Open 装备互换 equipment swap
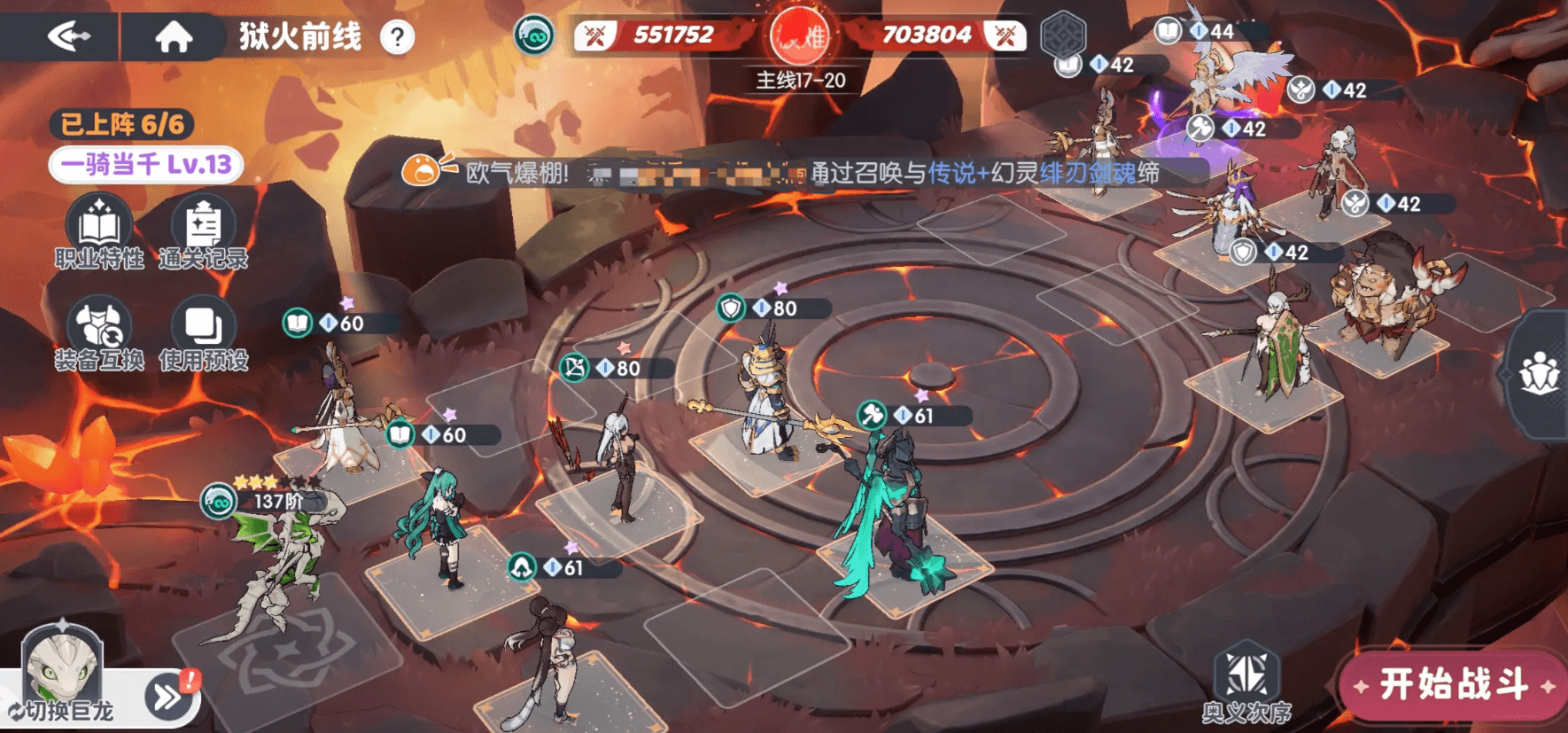1568x733 pixels. point(99,334)
